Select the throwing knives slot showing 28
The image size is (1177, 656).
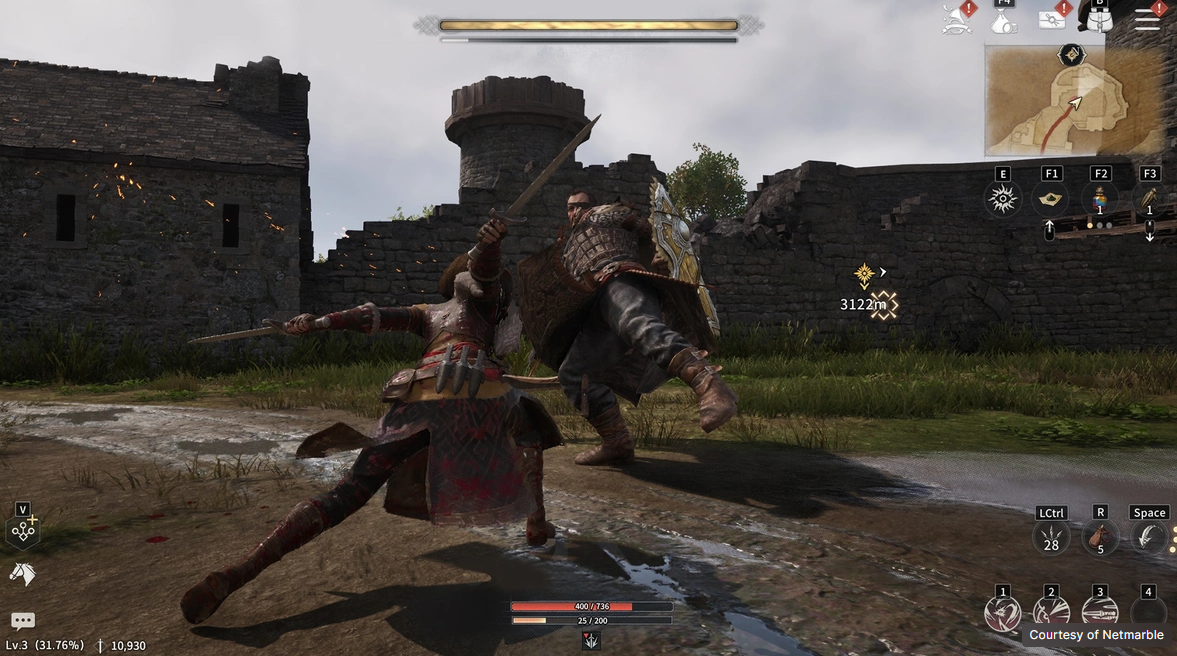pyautogui.click(x=1051, y=538)
